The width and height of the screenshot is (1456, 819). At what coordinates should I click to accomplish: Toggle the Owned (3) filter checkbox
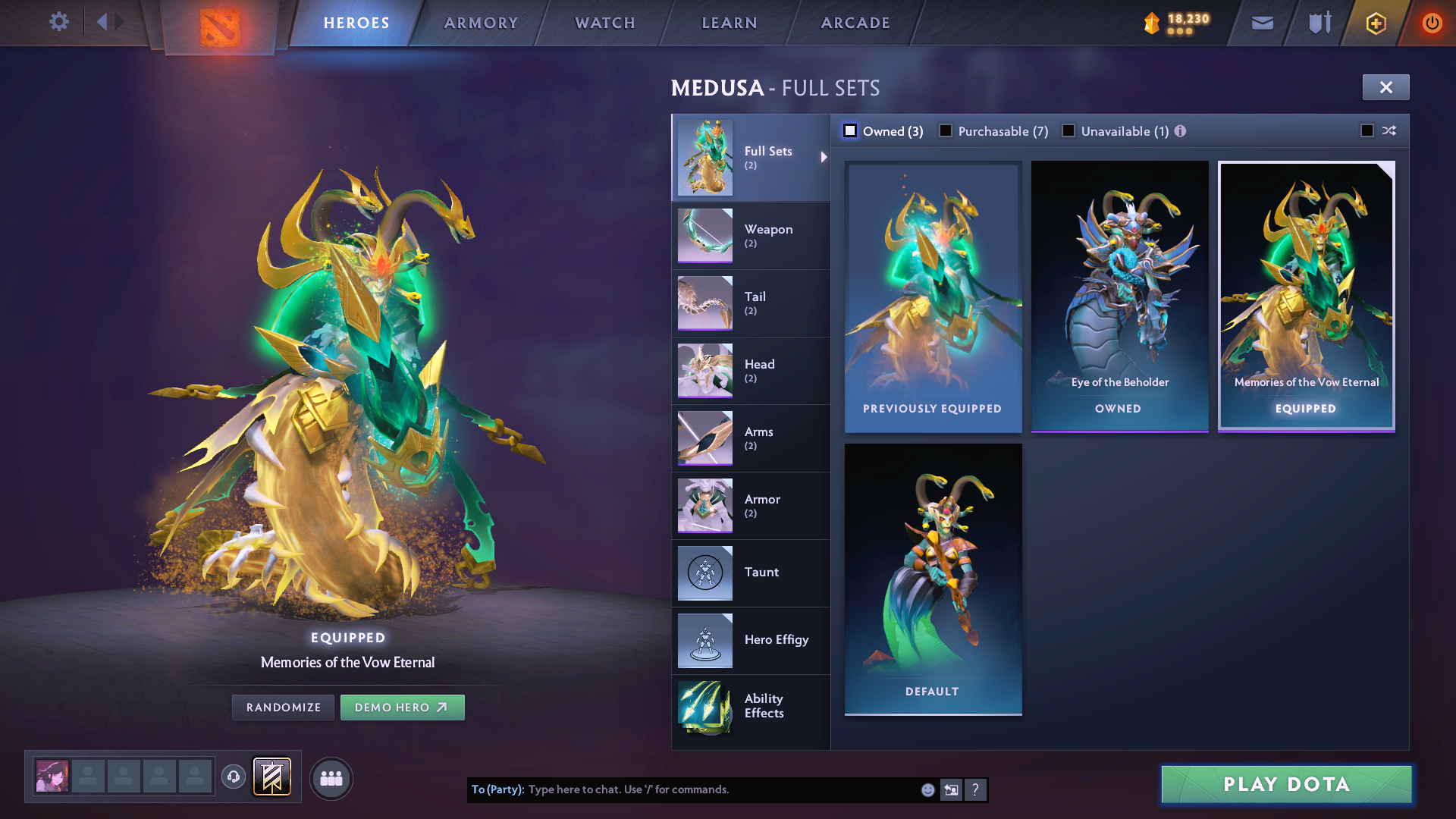[850, 130]
